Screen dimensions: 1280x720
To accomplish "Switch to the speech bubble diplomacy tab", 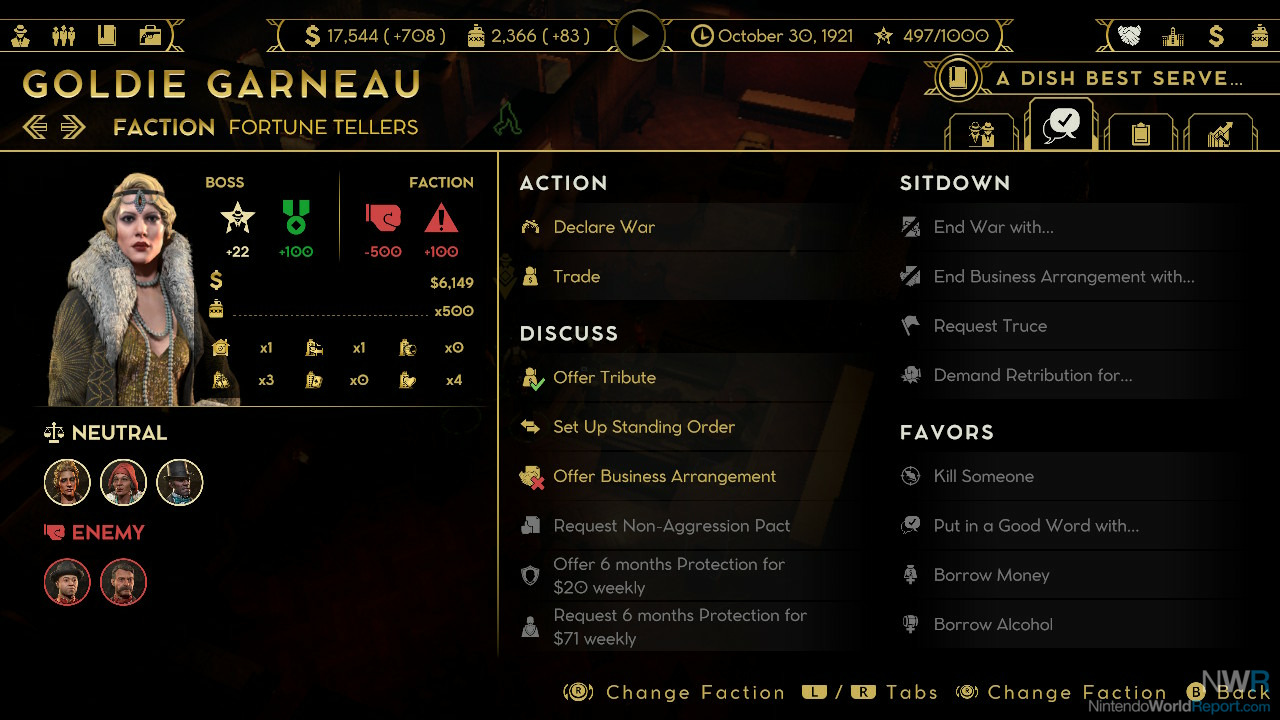I will (x=1060, y=126).
